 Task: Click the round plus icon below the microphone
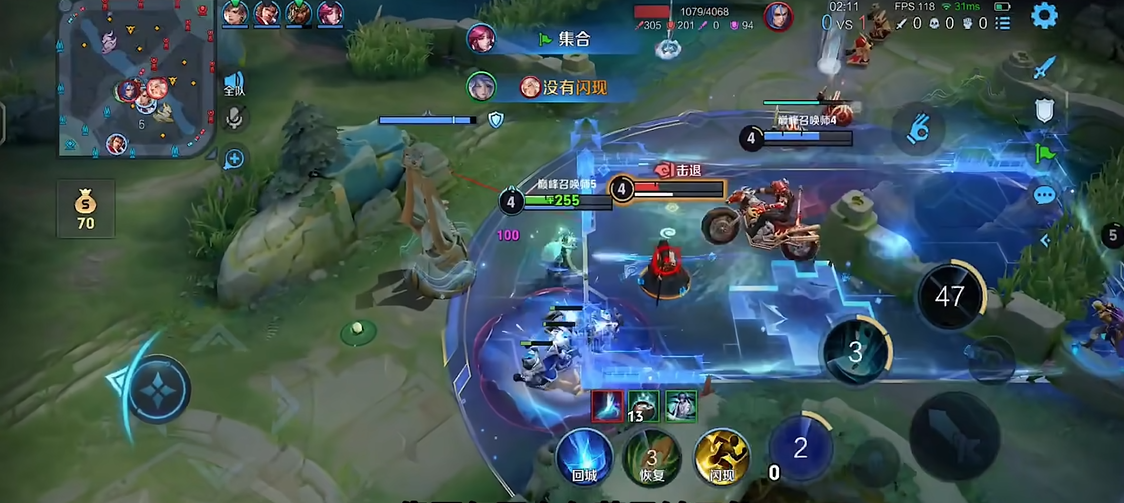tap(234, 158)
